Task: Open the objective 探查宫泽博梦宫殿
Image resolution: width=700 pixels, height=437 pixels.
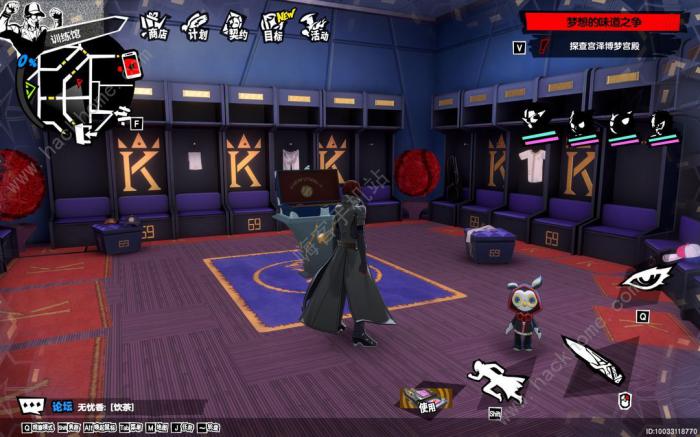Action: pyautogui.click(x=606, y=46)
